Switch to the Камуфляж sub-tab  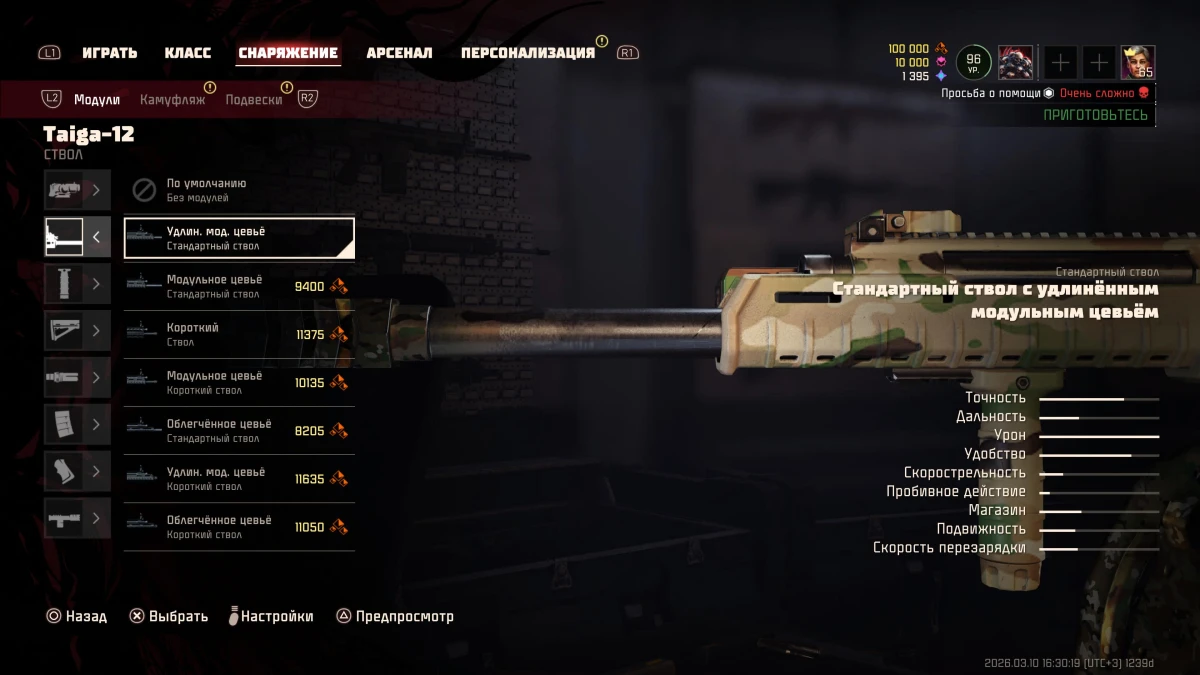tap(172, 100)
